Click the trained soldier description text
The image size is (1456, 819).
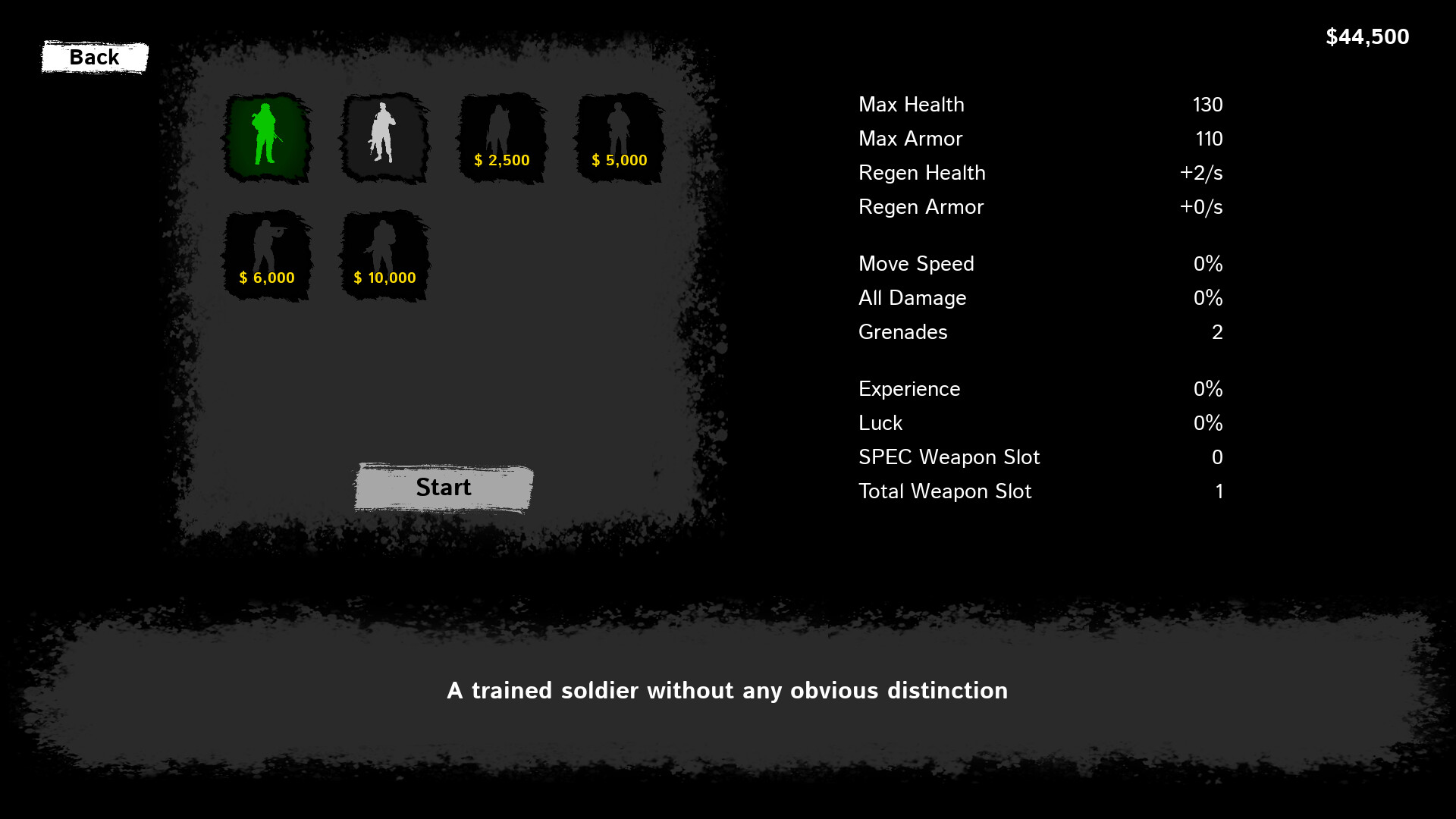(x=727, y=691)
